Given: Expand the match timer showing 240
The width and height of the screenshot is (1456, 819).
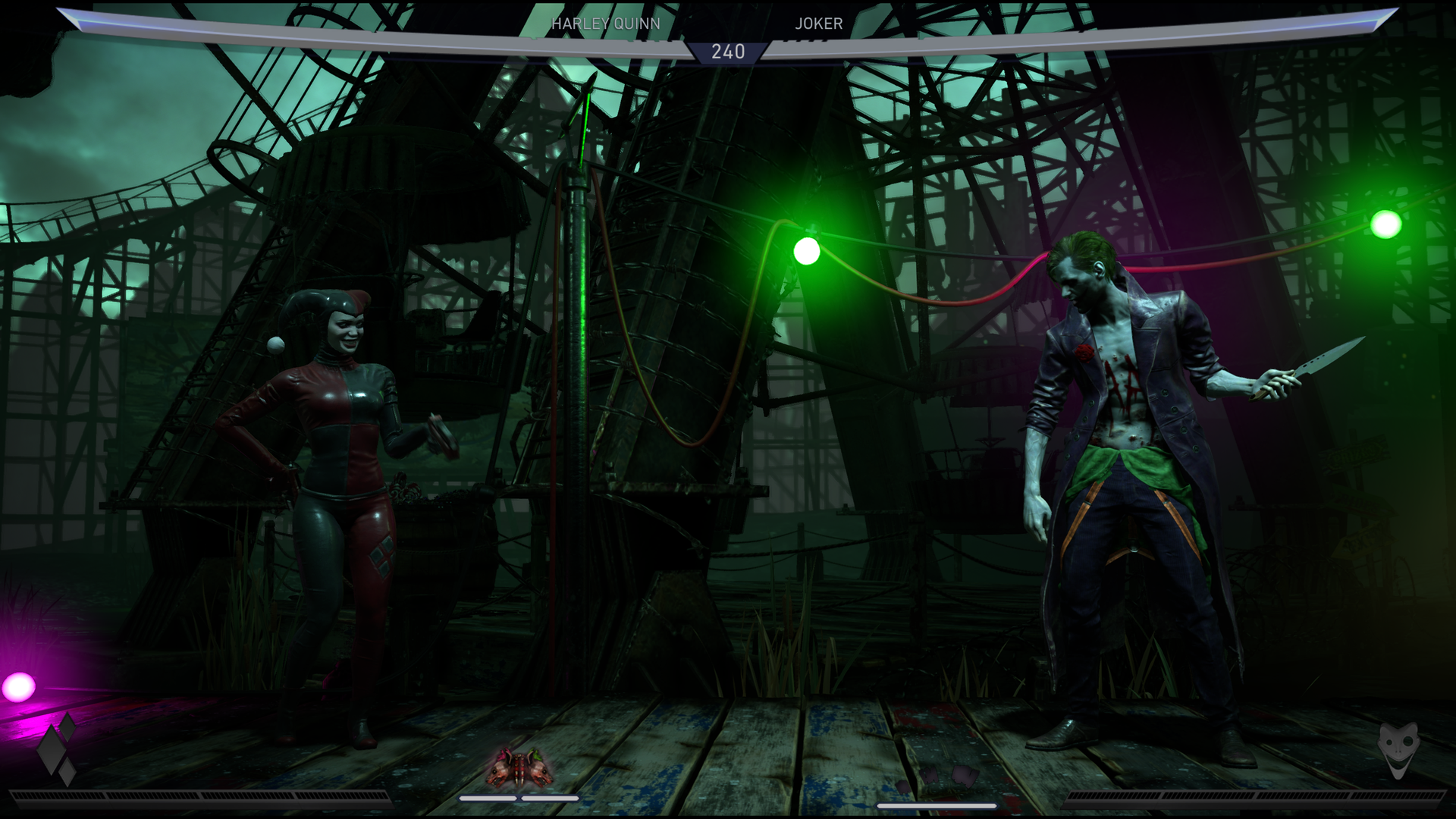Looking at the screenshot, I should click(728, 52).
